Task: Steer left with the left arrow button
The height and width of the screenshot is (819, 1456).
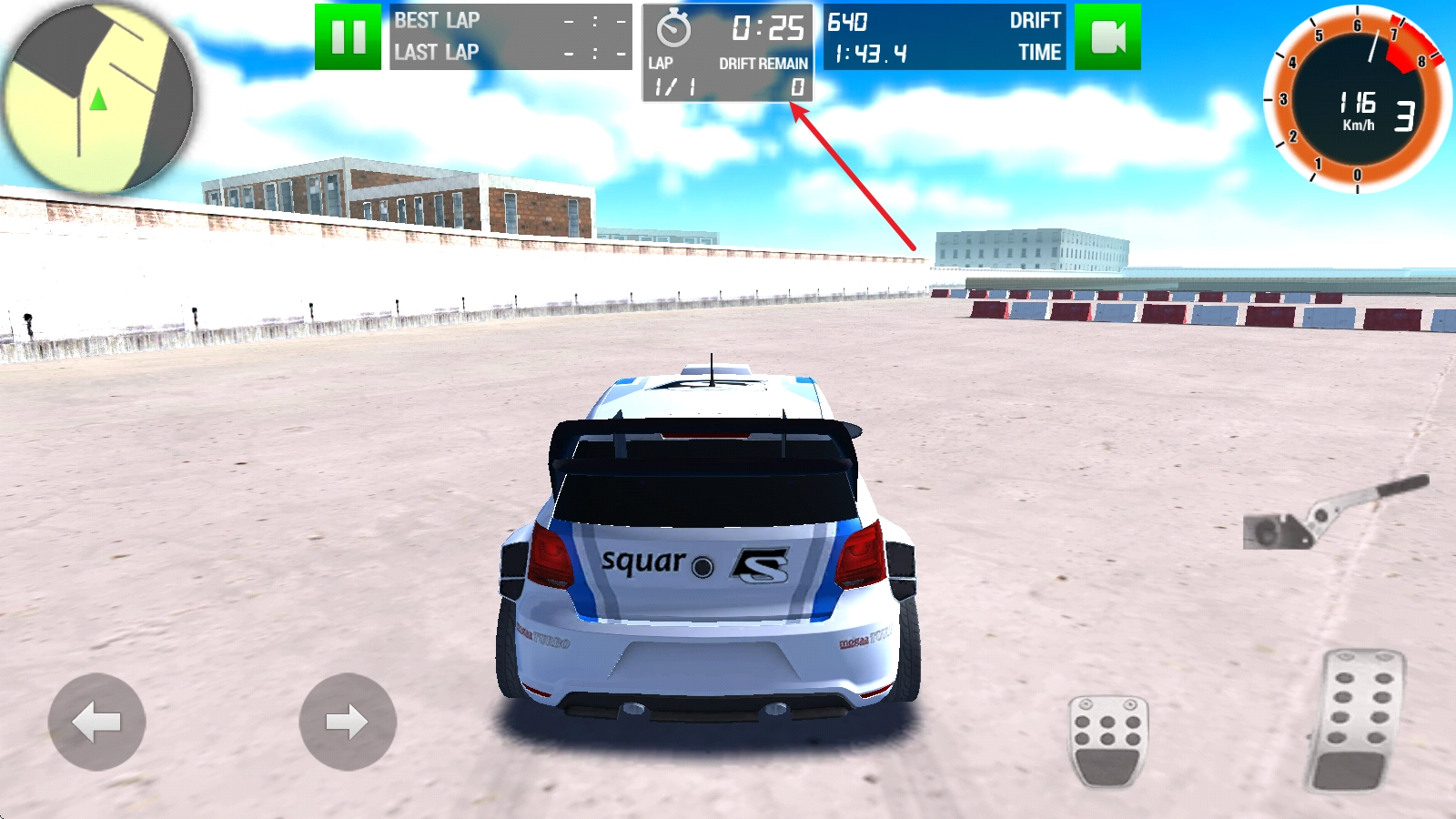Action: pos(96,722)
